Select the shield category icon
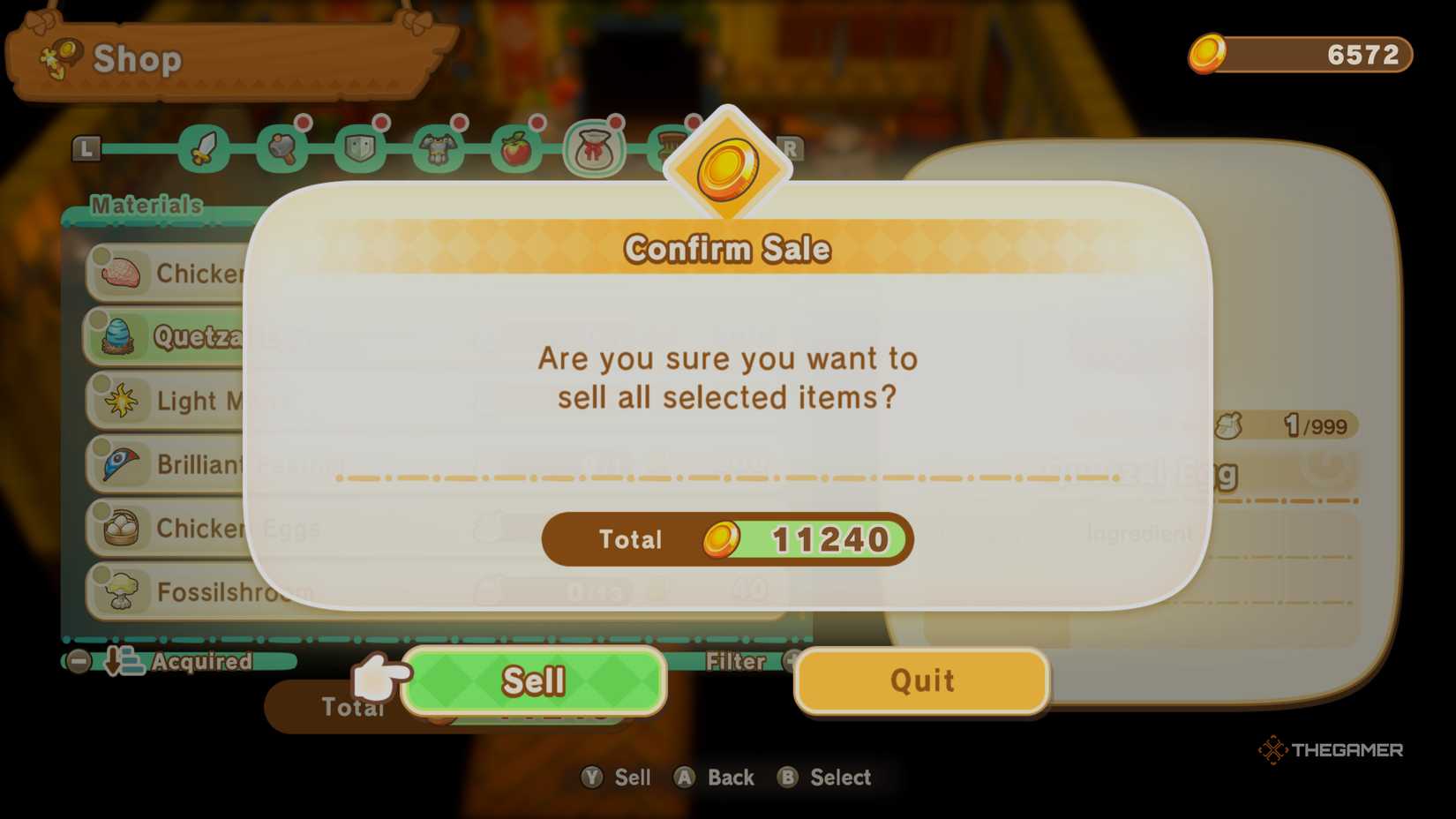Screen dimensions: 1456x819 356,148
